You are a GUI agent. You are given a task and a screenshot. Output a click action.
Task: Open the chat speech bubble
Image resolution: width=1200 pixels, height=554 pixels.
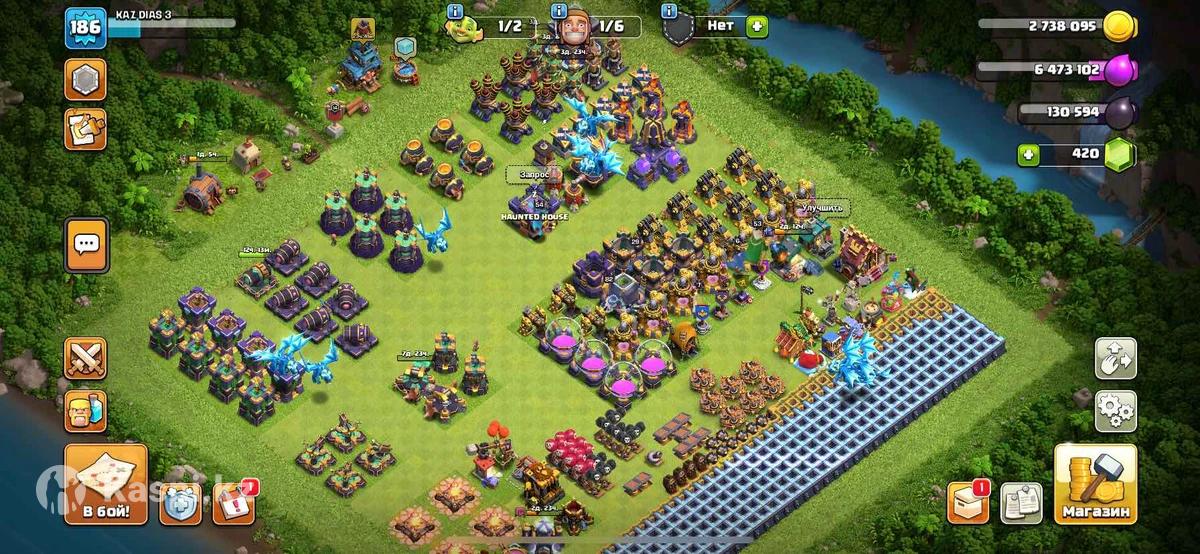86,244
